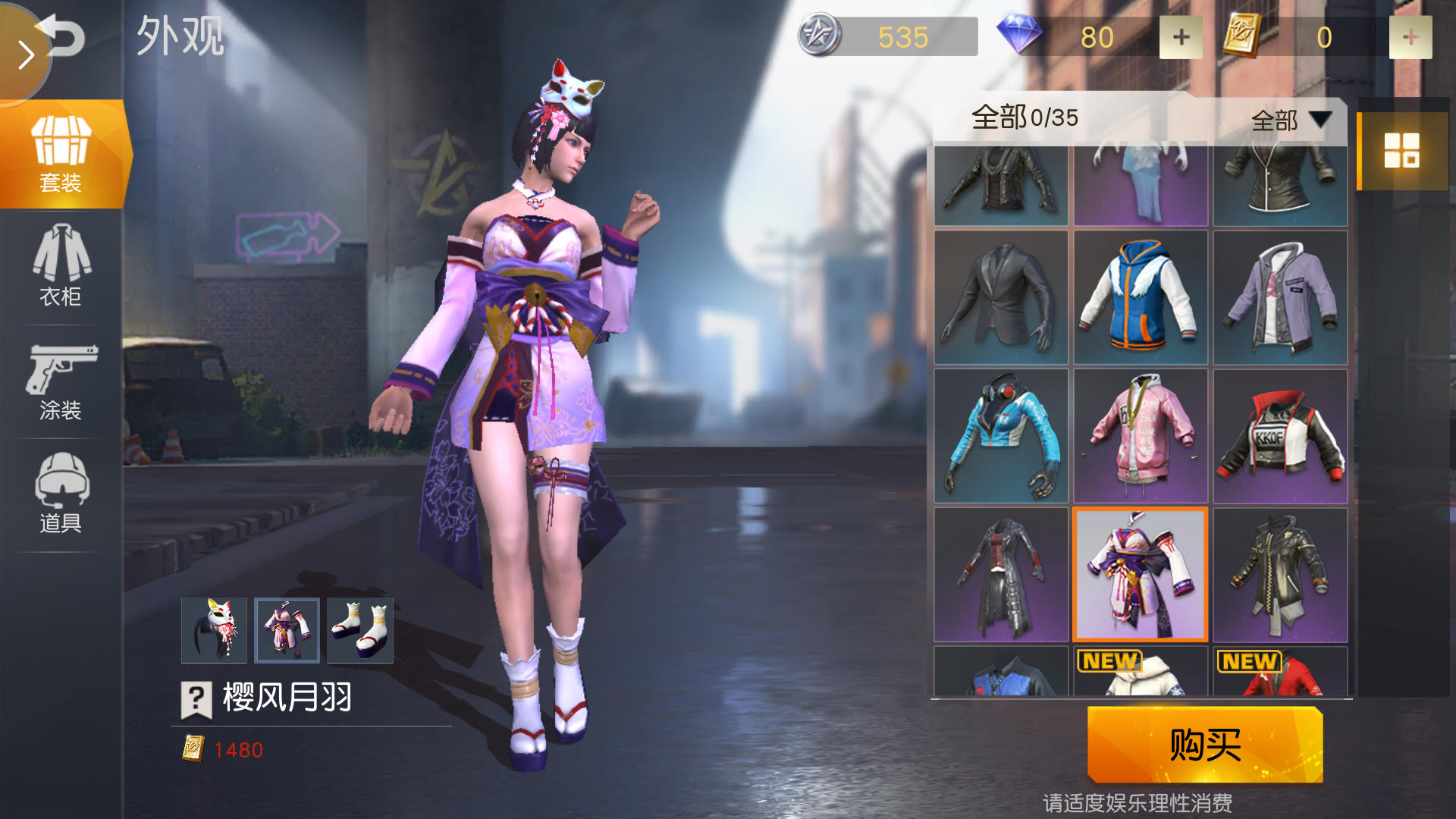1456x819 pixels.
Task: Buy the outfit with 购买 button
Action: pyautogui.click(x=1205, y=744)
